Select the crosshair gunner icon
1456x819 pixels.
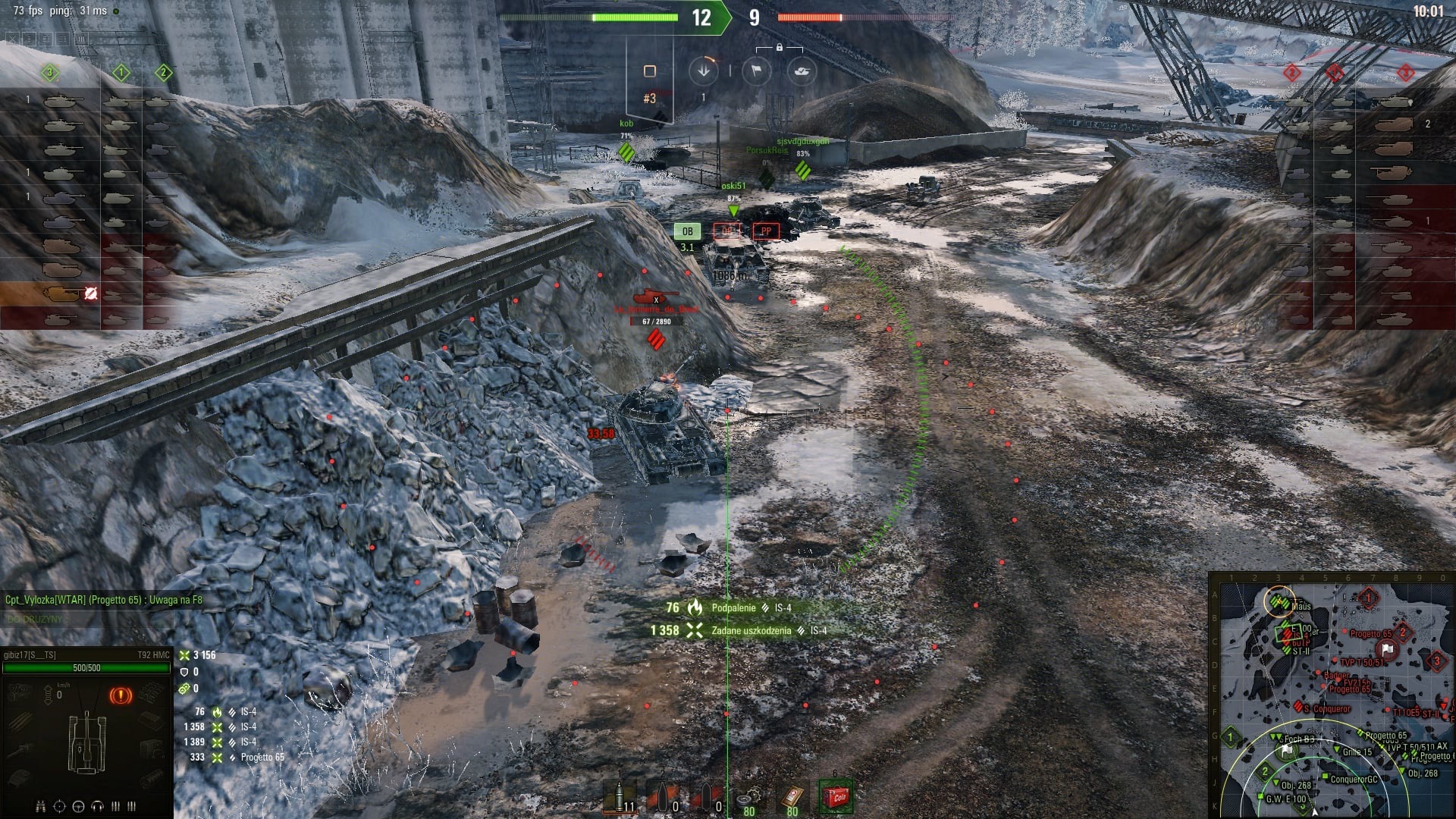pyautogui.click(x=59, y=805)
